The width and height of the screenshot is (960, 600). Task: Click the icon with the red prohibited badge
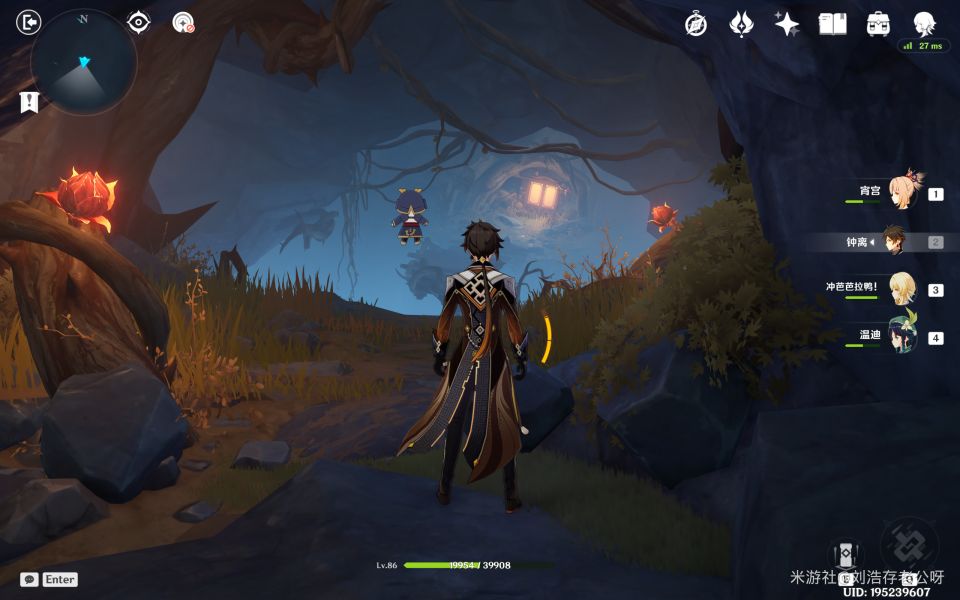tap(183, 22)
